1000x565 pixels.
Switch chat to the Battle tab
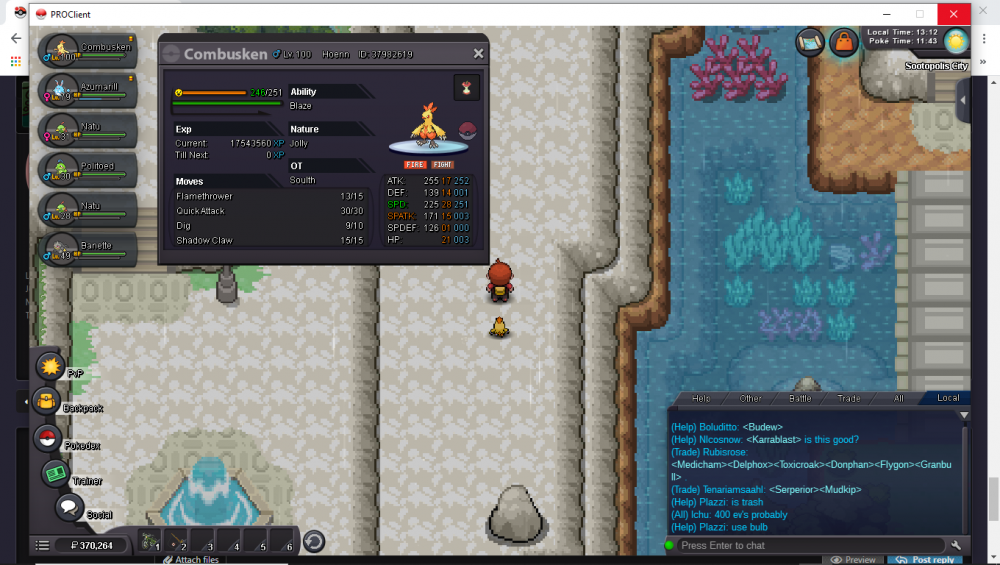[x=800, y=398]
